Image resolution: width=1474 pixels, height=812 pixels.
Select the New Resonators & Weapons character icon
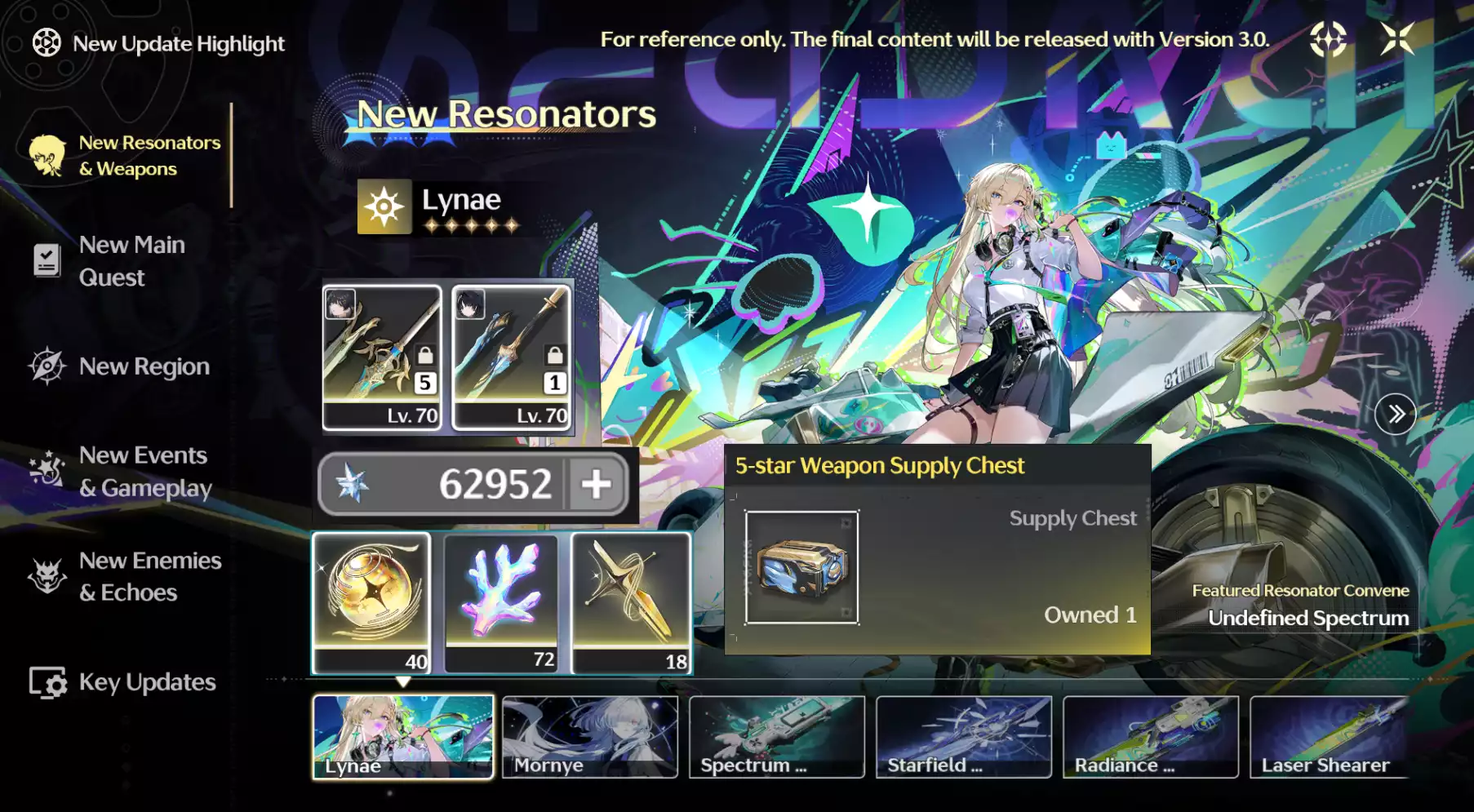pos(47,154)
